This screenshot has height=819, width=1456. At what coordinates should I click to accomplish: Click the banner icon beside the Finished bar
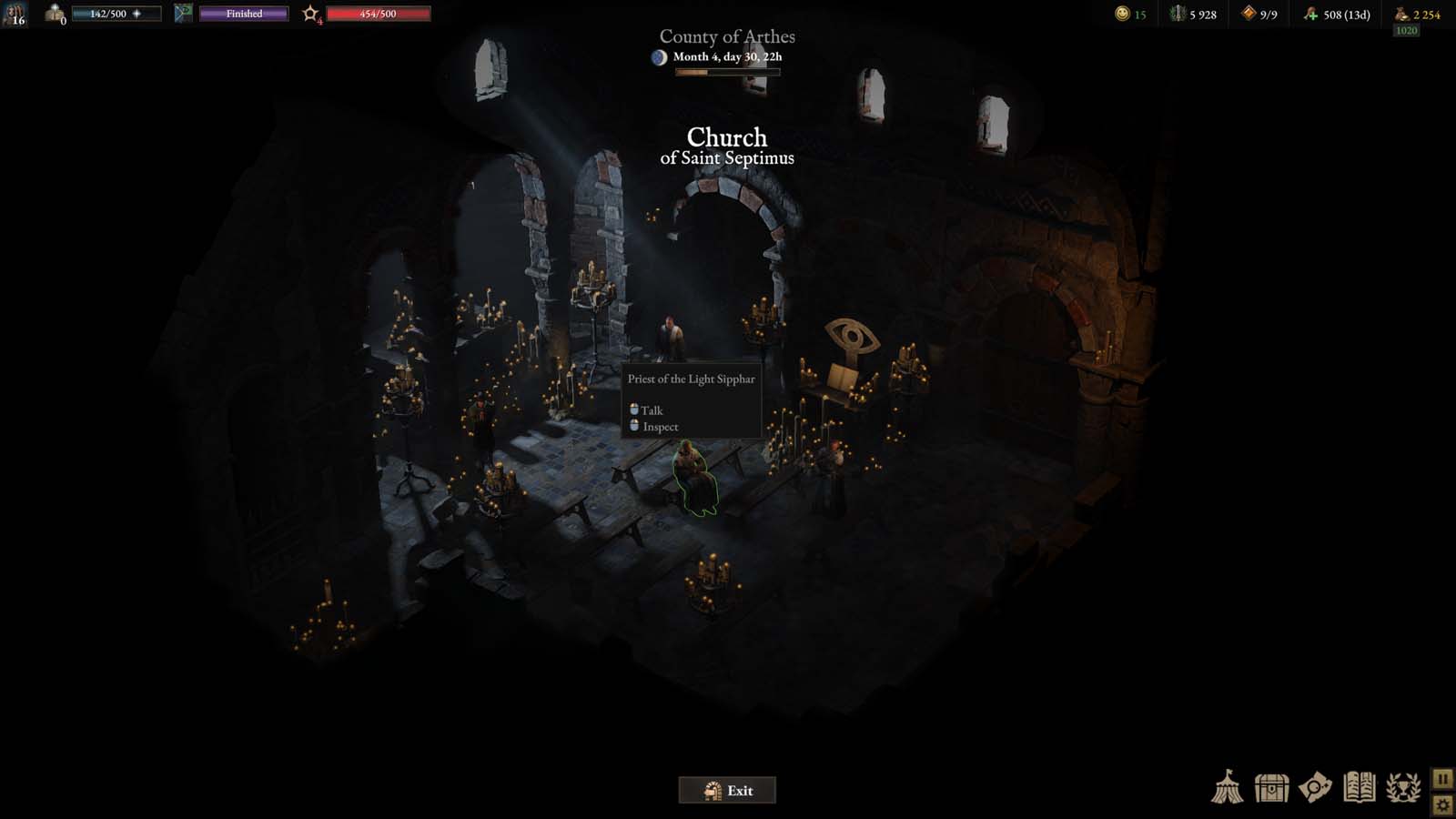pyautogui.click(x=183, y=14)
